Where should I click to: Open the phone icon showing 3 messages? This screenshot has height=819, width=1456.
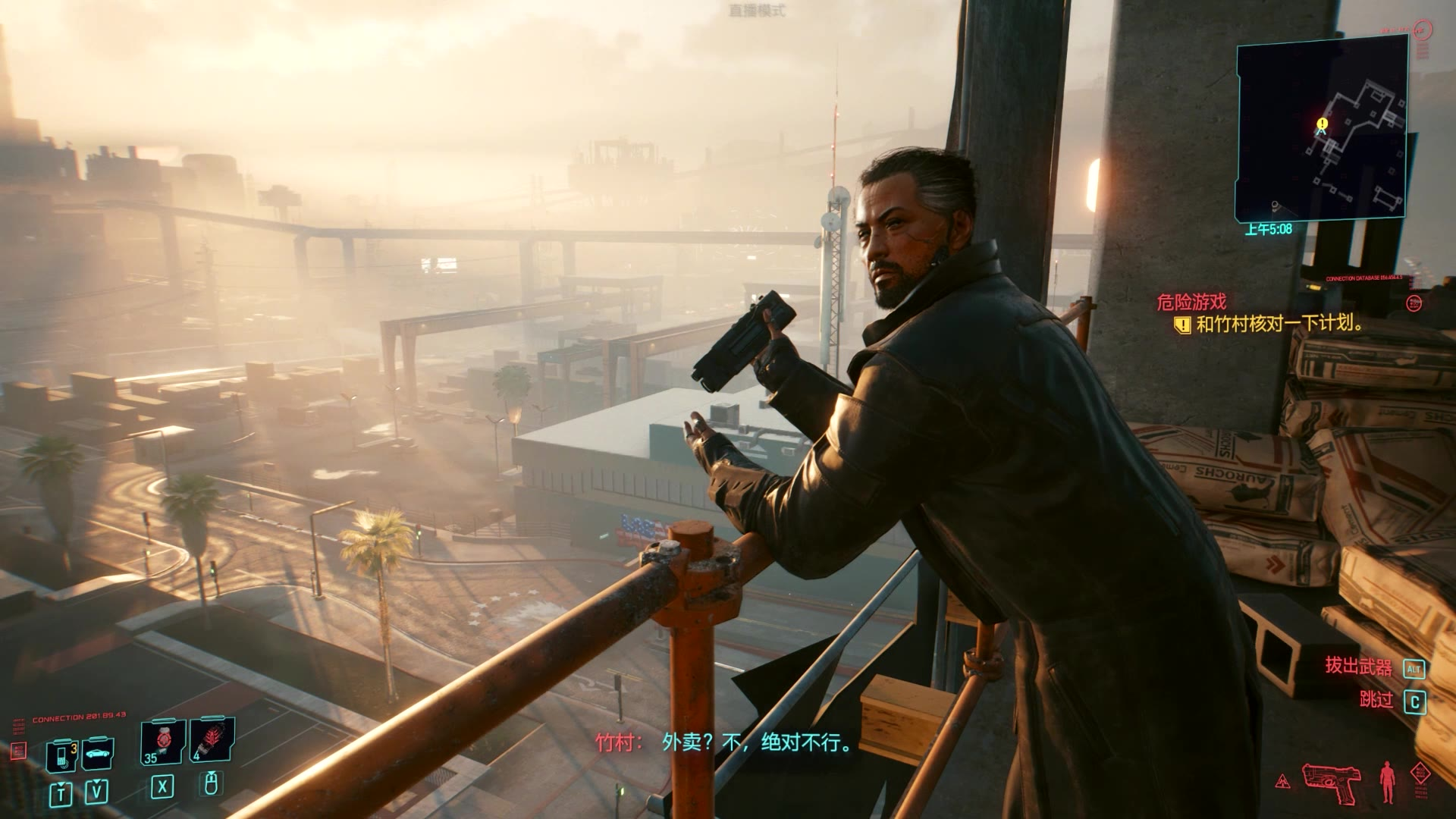[62, 755]
